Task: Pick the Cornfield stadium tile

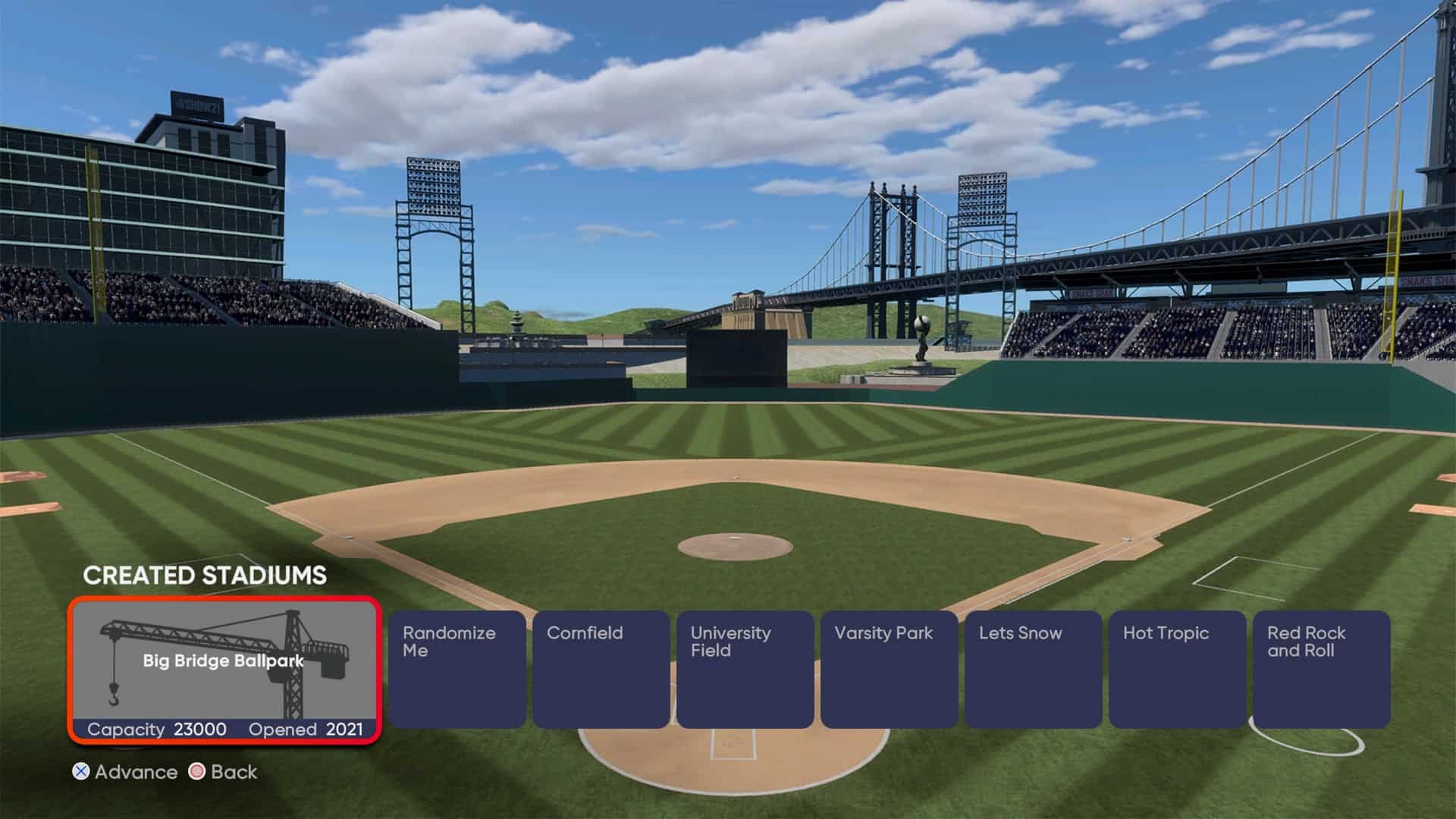Action: click(x=601, y=669)
